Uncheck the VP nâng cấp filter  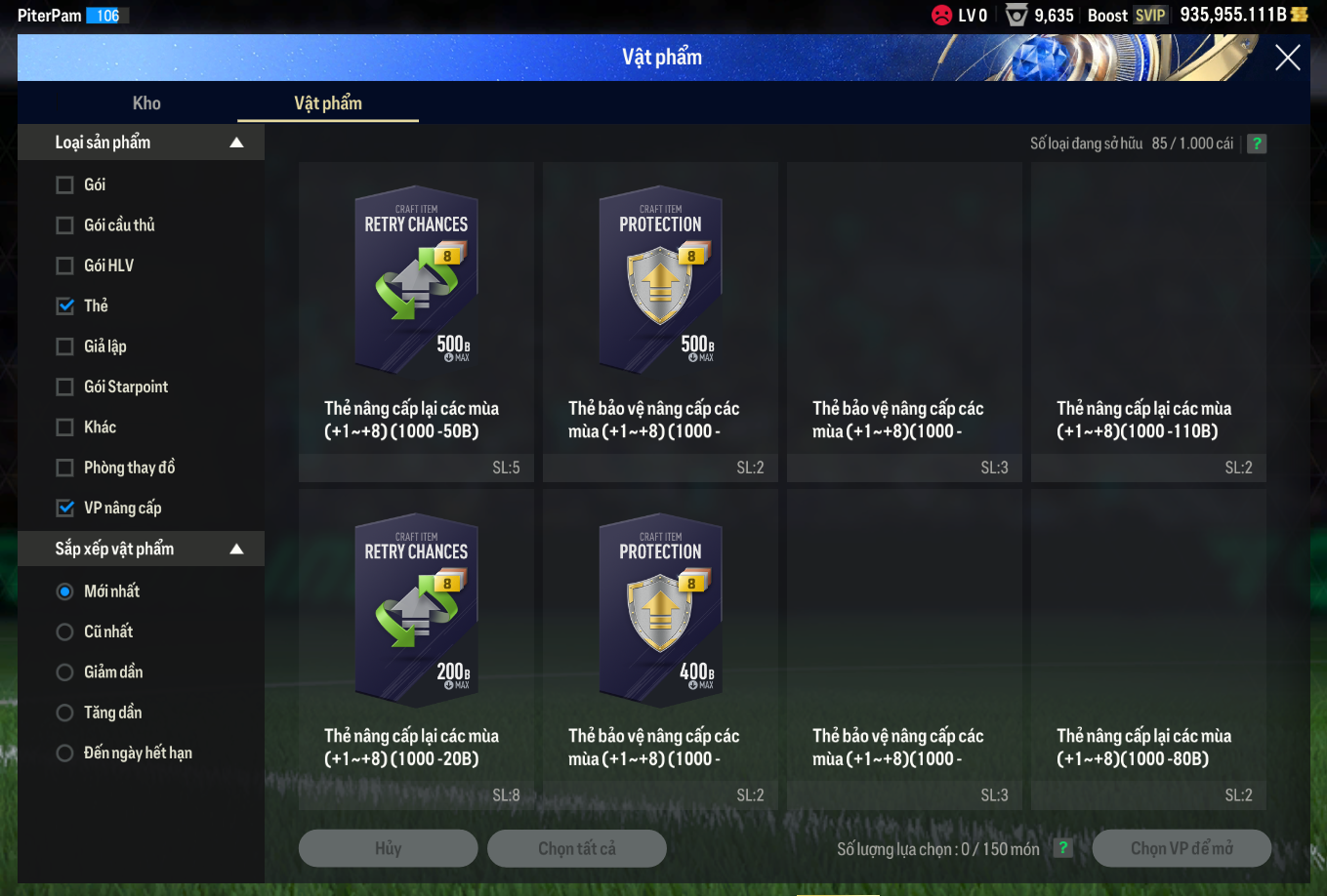(65, 509)
